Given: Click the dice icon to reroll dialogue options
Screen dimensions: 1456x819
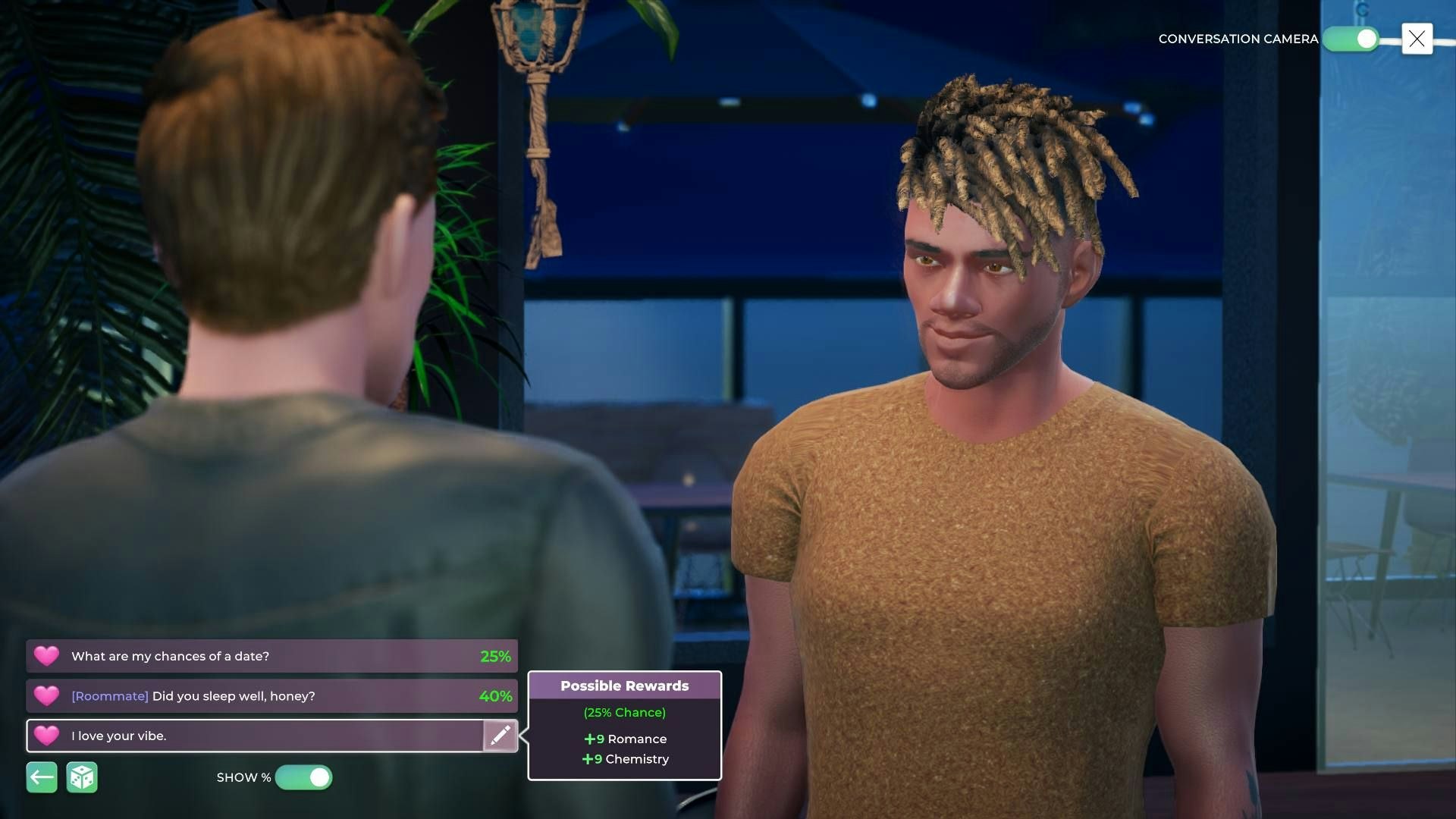Looking at the screenshot, I should 83,777.
